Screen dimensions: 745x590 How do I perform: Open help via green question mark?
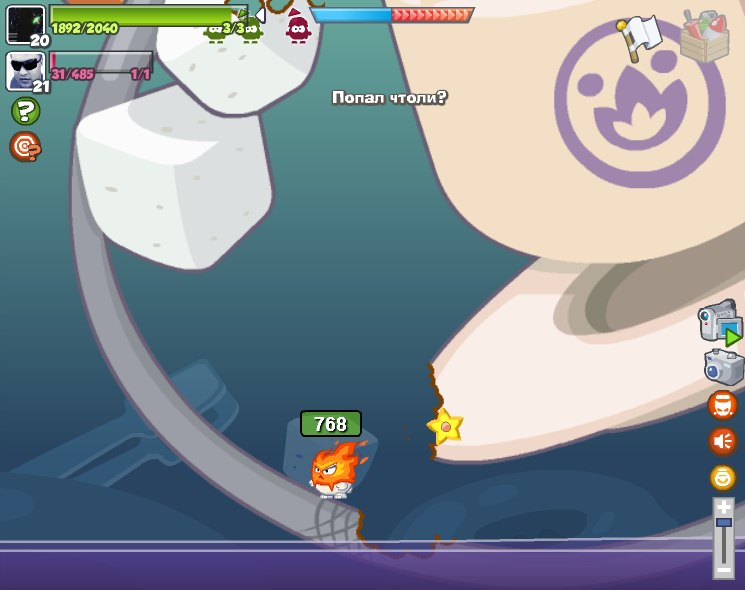pos(25,111)
